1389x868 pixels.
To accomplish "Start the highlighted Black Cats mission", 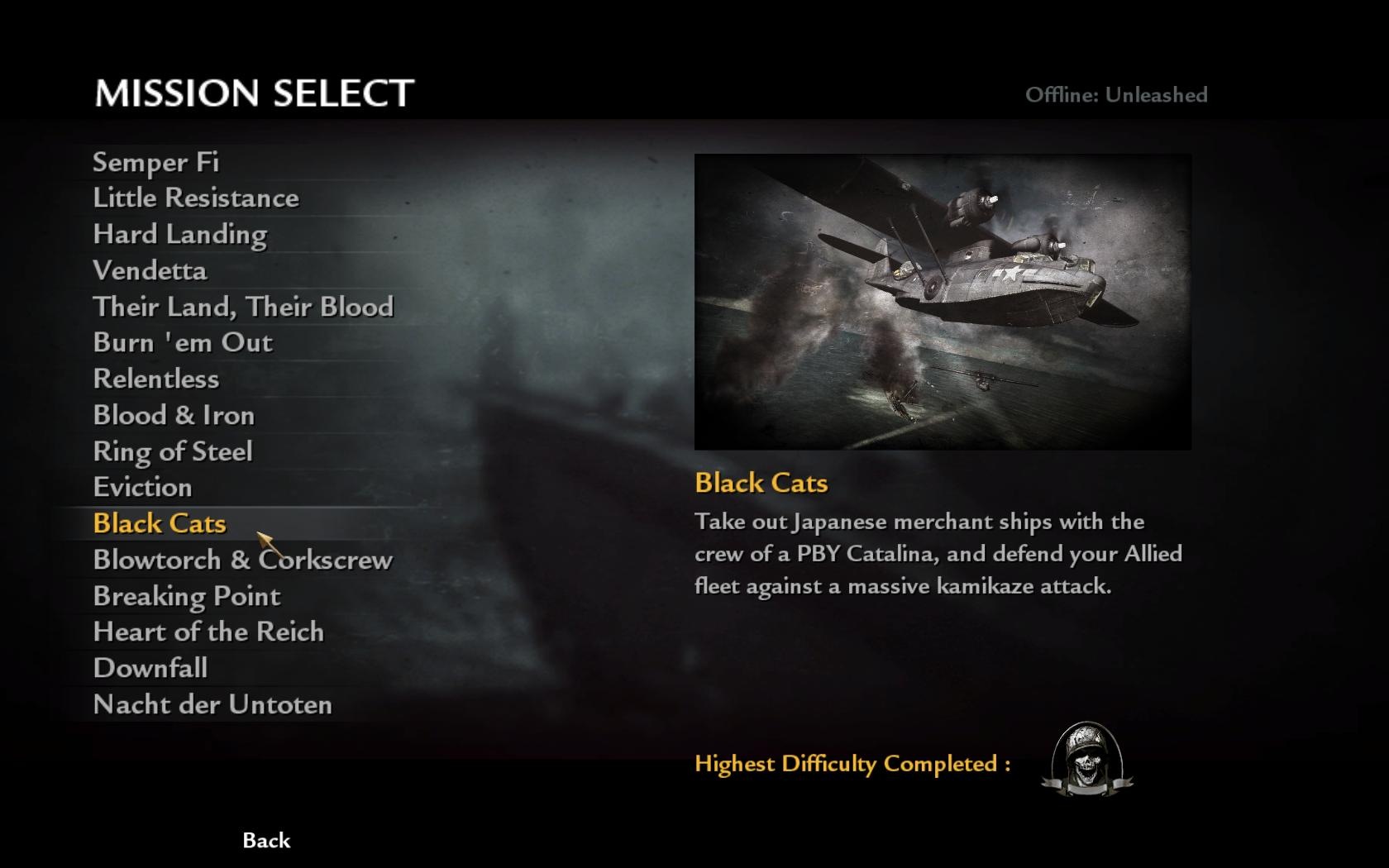I will coord(159,524).
